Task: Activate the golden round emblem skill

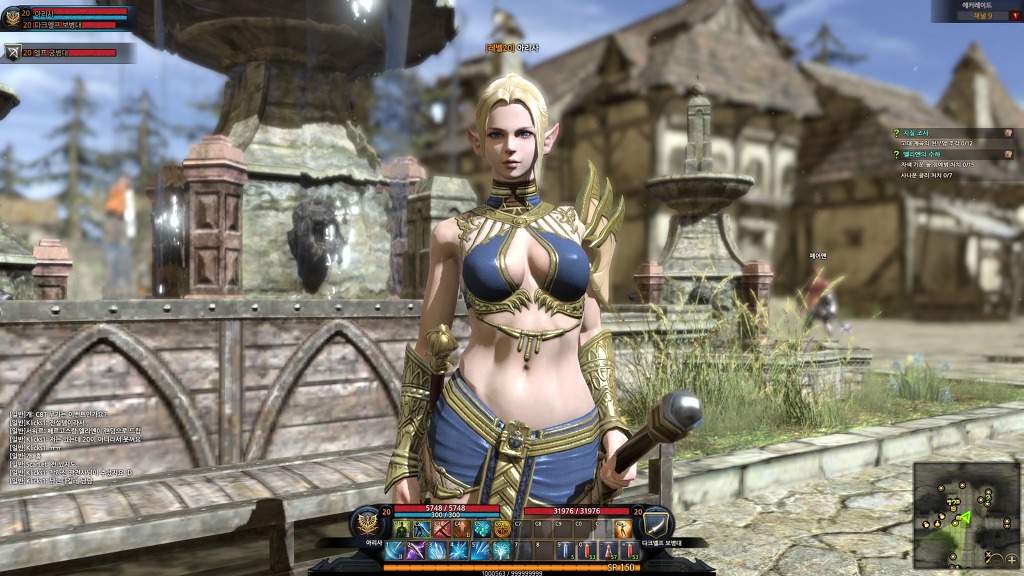Action: [501, 529]
